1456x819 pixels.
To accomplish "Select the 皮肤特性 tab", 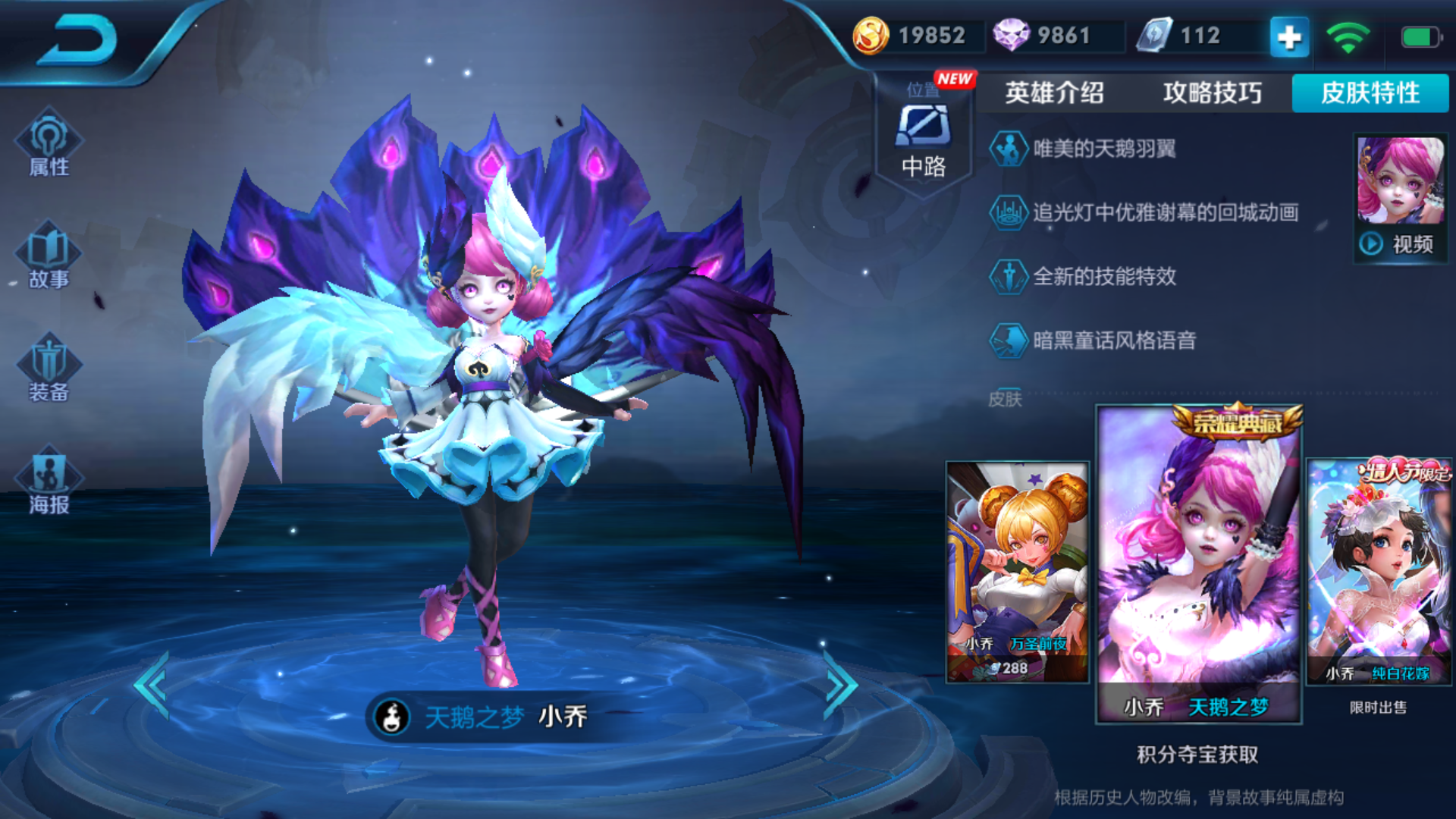I will coord(1370,93).
